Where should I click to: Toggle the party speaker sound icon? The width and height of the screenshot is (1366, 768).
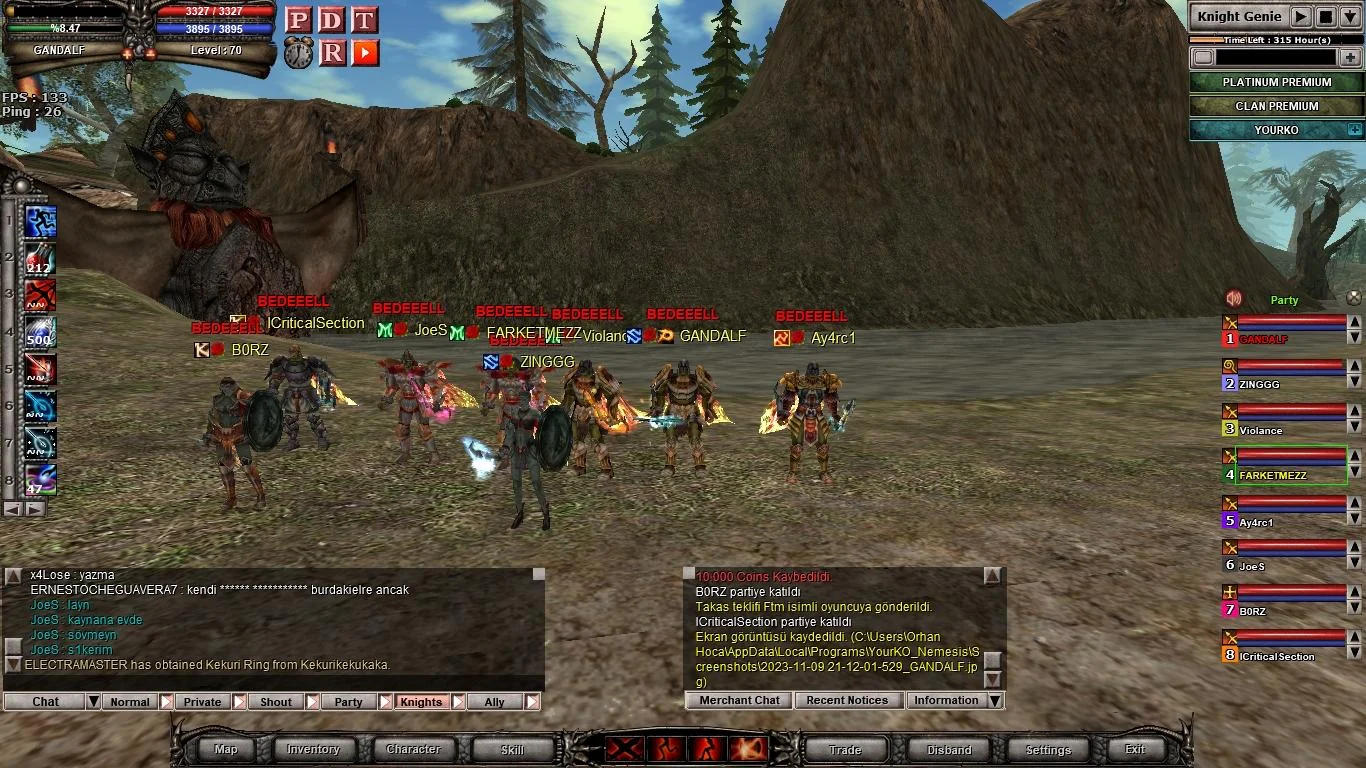[x=1234, y=299]
